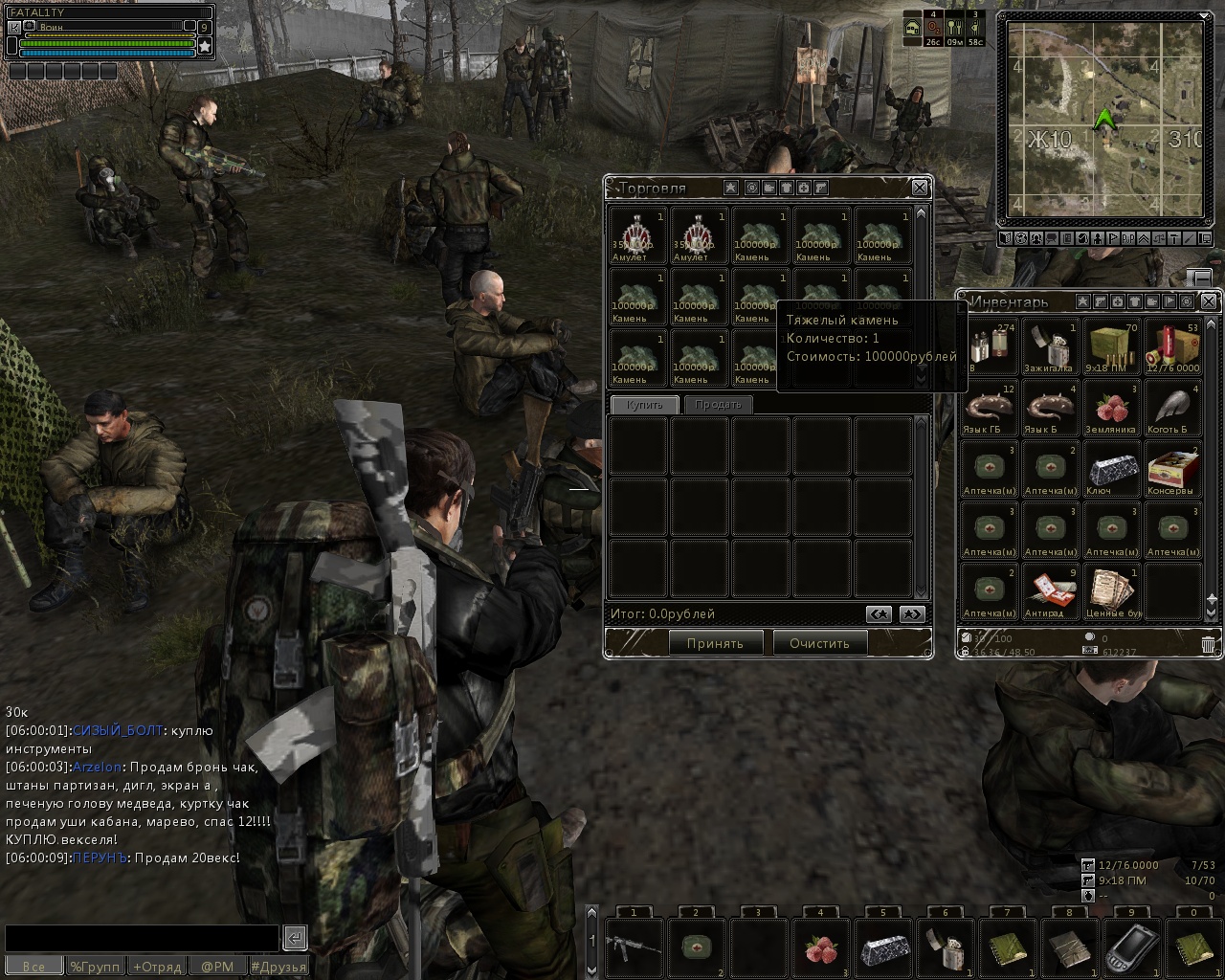Click the inventory trash can icon
1225x980 pixels.
[1209, 644]
